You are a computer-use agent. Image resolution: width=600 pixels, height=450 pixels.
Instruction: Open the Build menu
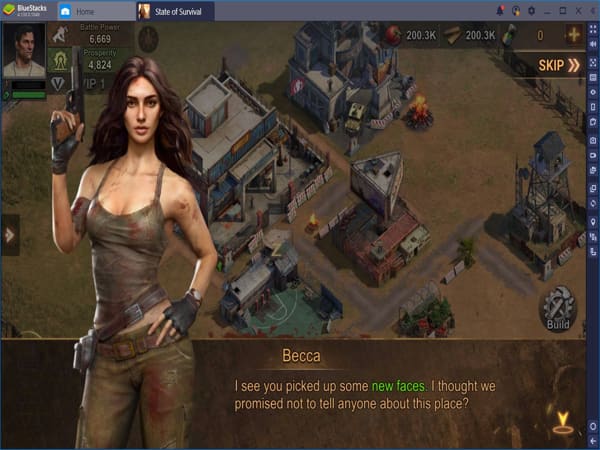point(558,310)
